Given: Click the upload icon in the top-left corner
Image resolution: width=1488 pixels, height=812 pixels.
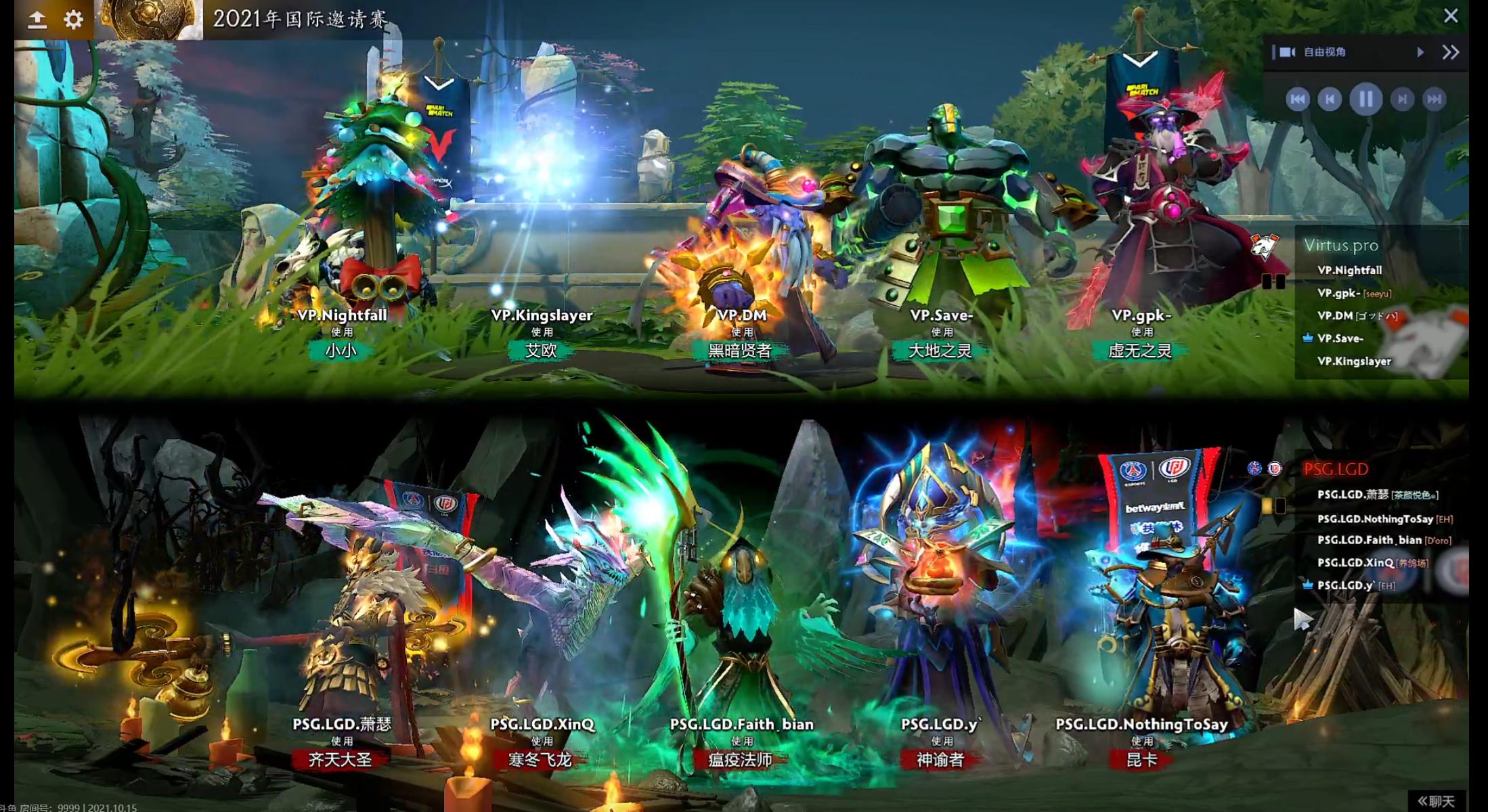Looking at the screenshot, I should (x=37, y=19).
